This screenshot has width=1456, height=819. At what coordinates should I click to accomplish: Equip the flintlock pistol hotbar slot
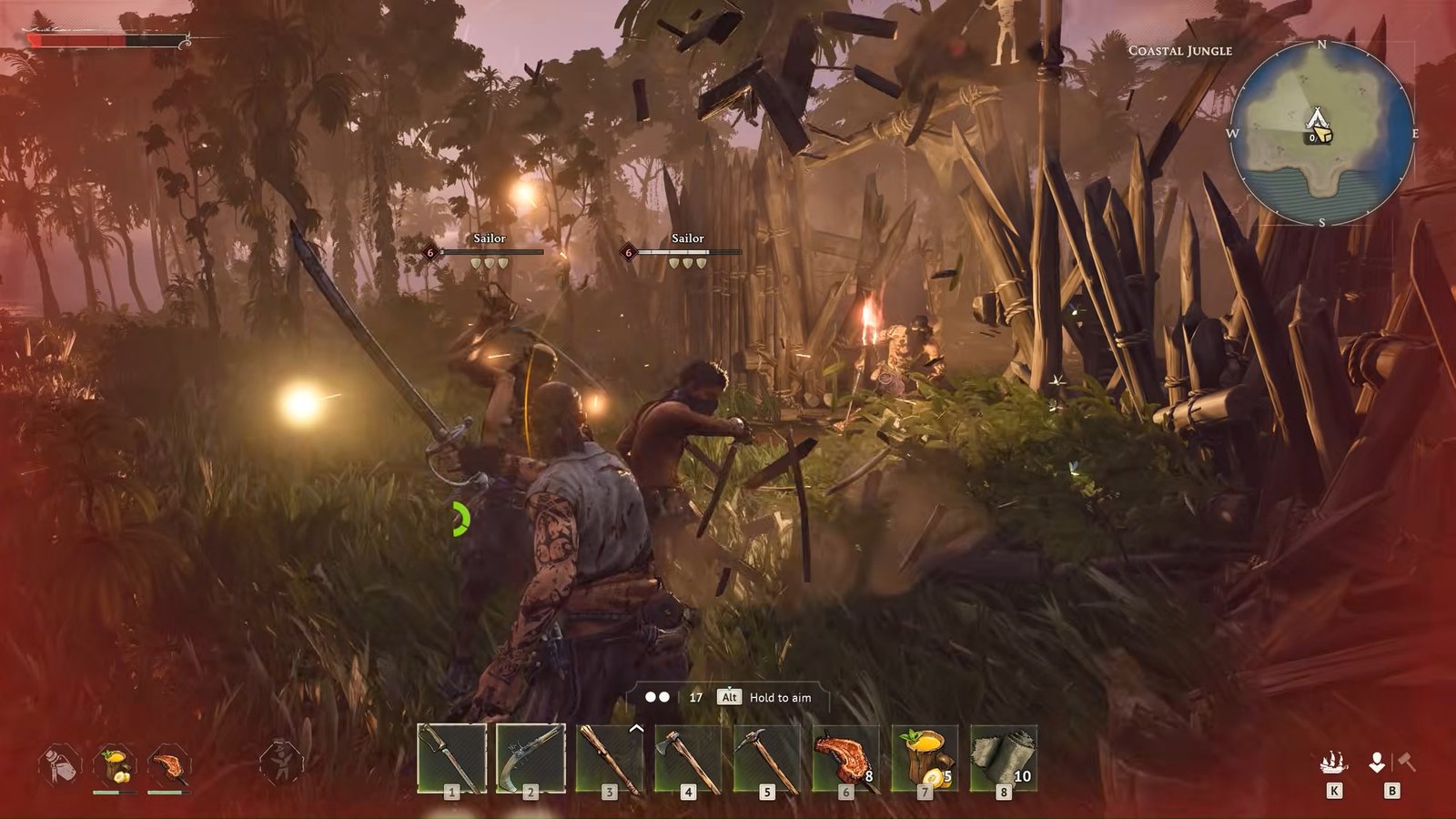pos(531,758)
